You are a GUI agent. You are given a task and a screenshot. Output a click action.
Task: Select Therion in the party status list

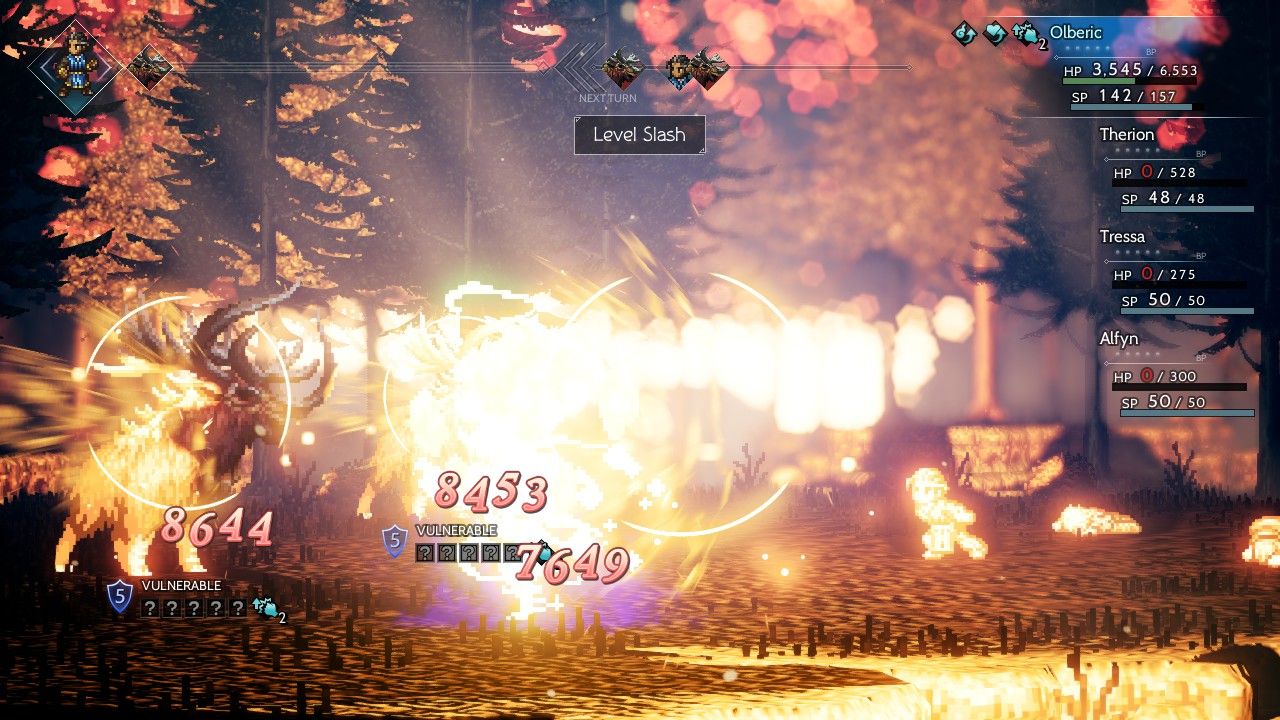1126,135
